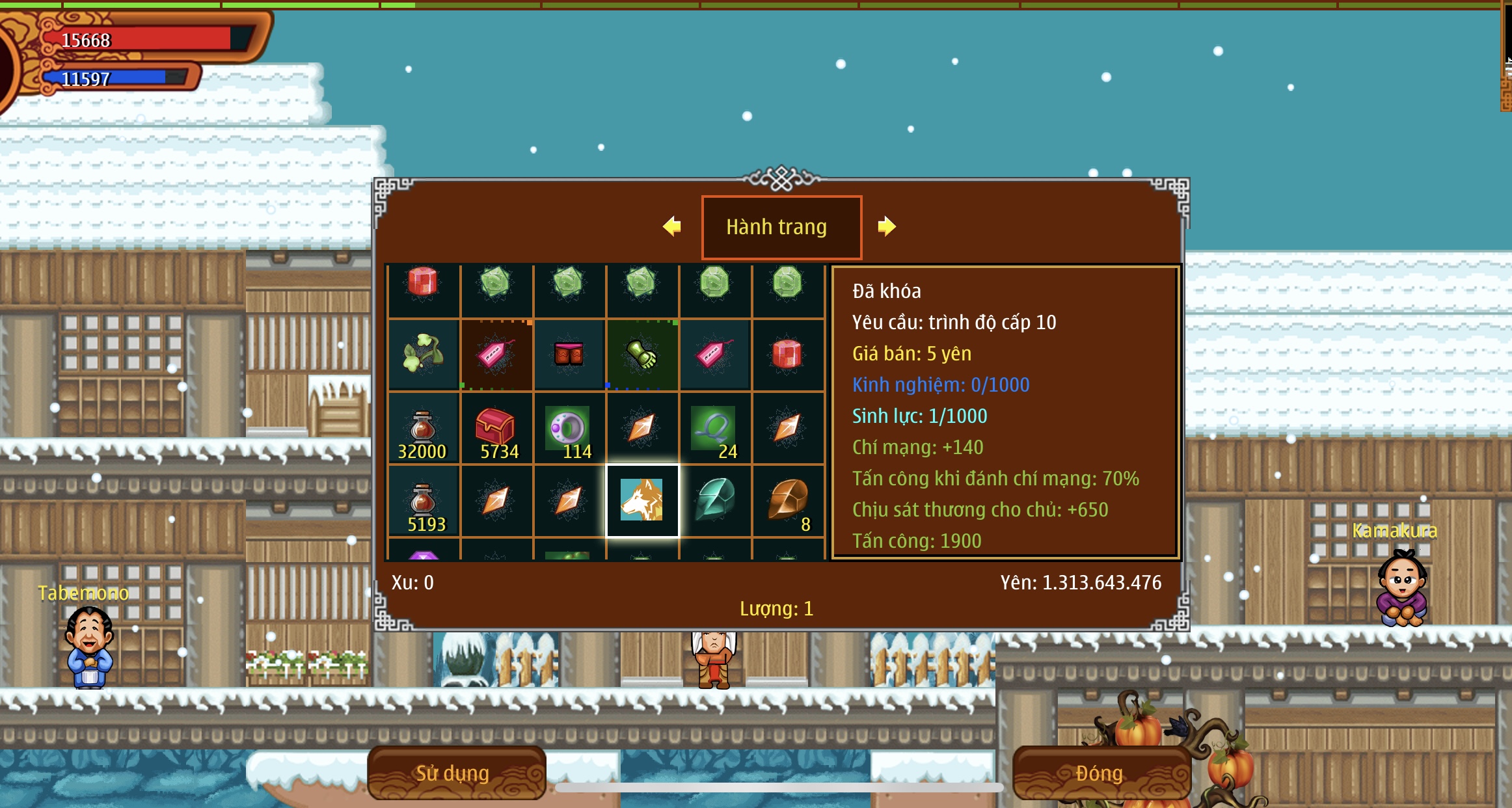
Task: Click the Sử dụng button
Action: [x=455, y=773]
